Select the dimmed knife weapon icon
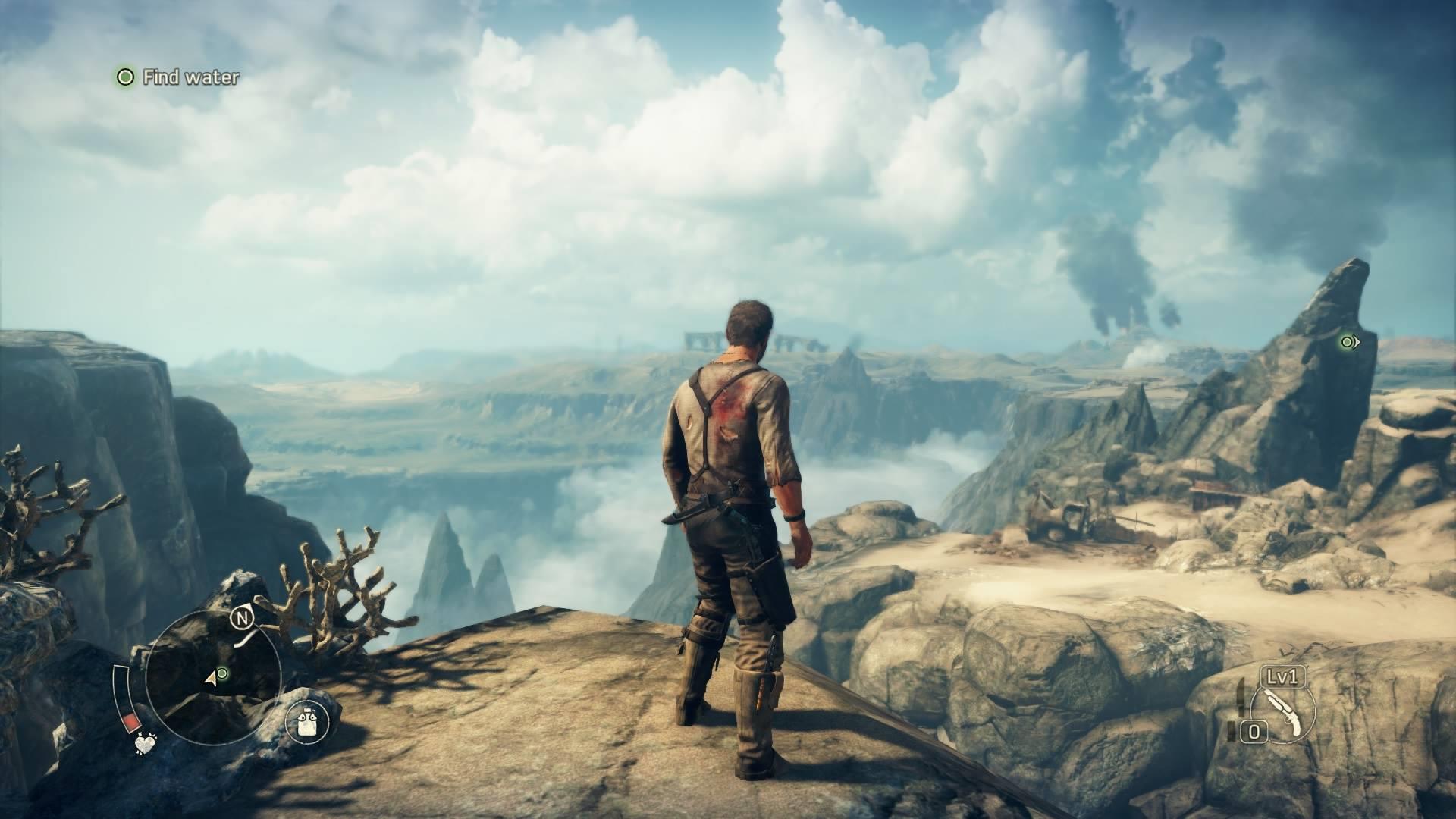The width and height of the screenshot is (1456, 819). coord(1240,699)
